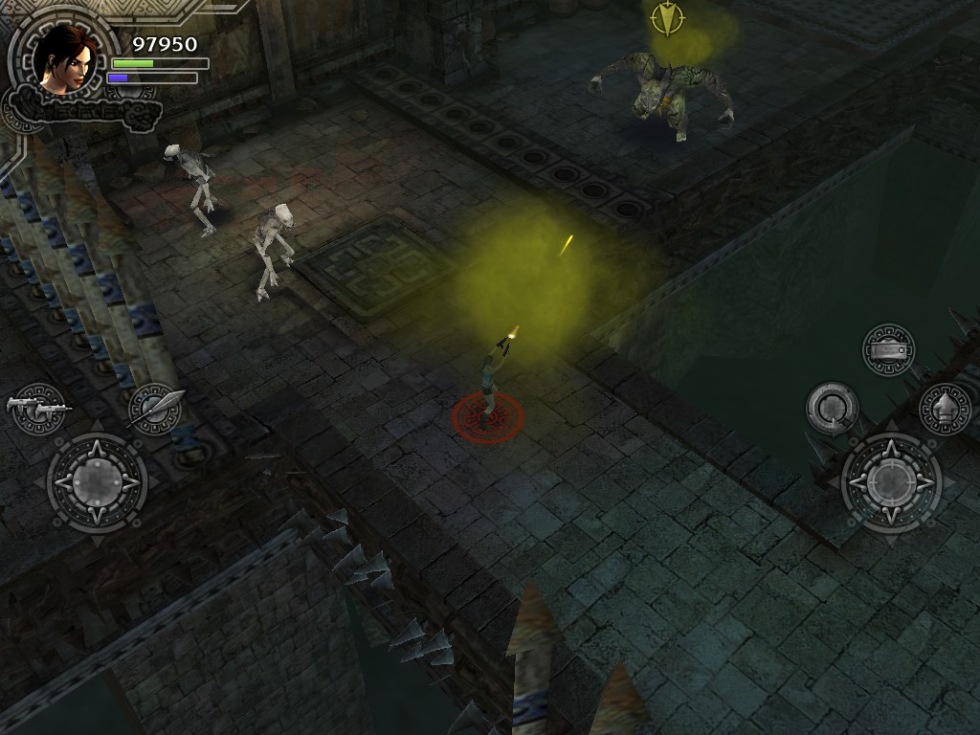Select the dual submachine guns weapon icon
This screenshot has width=980, height=735.
click(38, 408)
